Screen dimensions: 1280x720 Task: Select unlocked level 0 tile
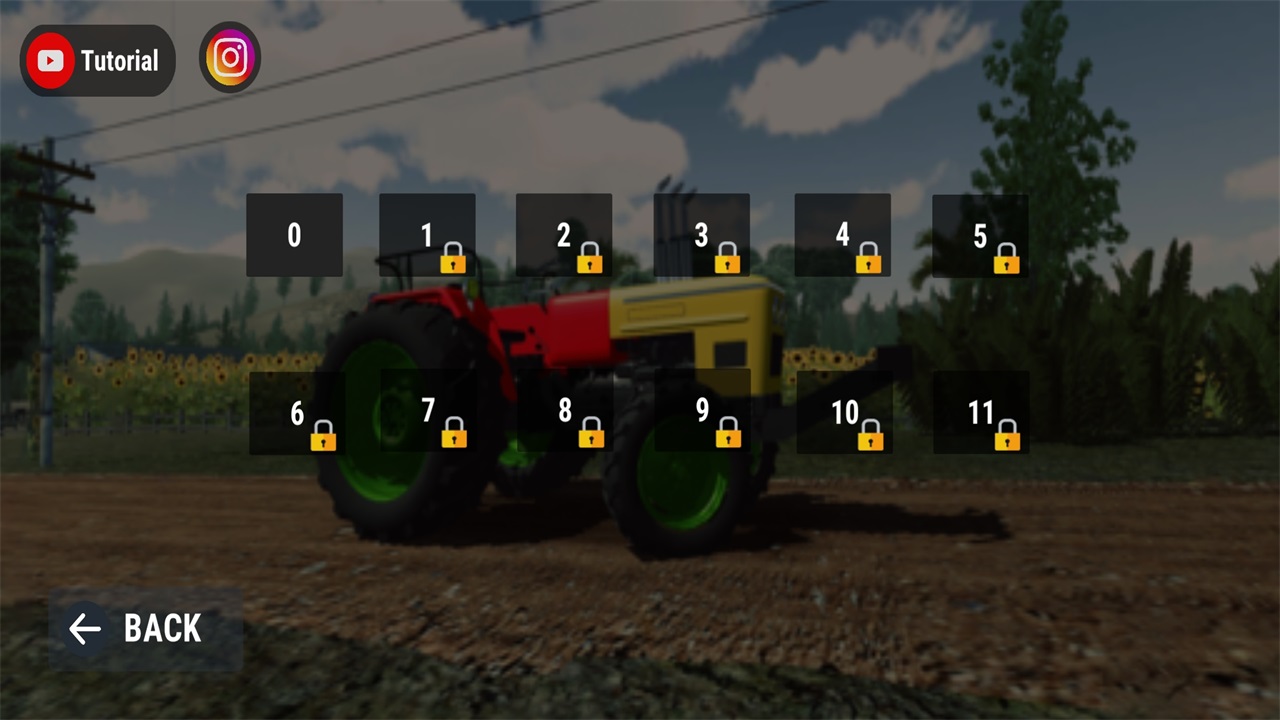(294, 235)
